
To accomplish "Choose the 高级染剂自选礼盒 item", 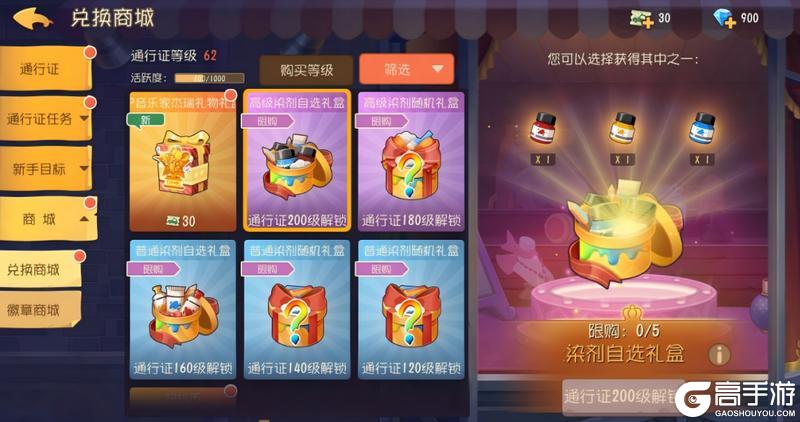I will click(296, 165).
